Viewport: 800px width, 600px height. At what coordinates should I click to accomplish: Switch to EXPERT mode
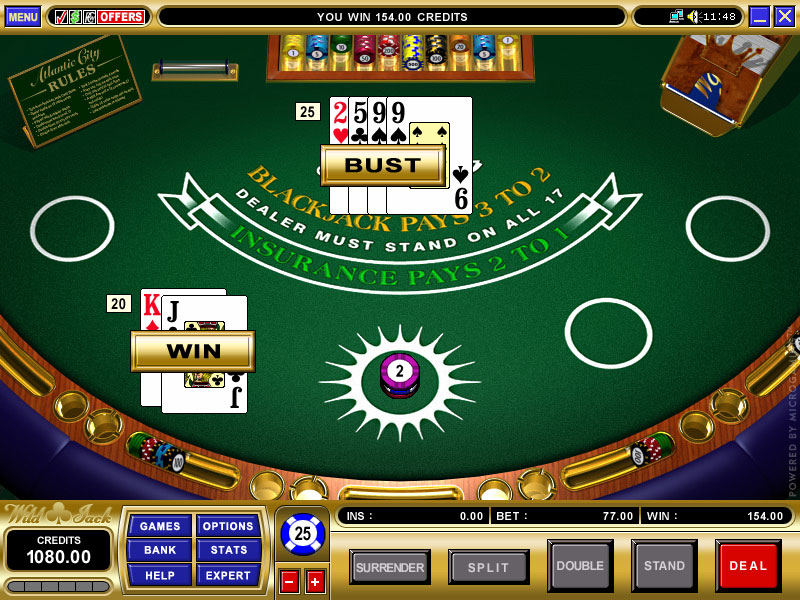click(228, 575)
